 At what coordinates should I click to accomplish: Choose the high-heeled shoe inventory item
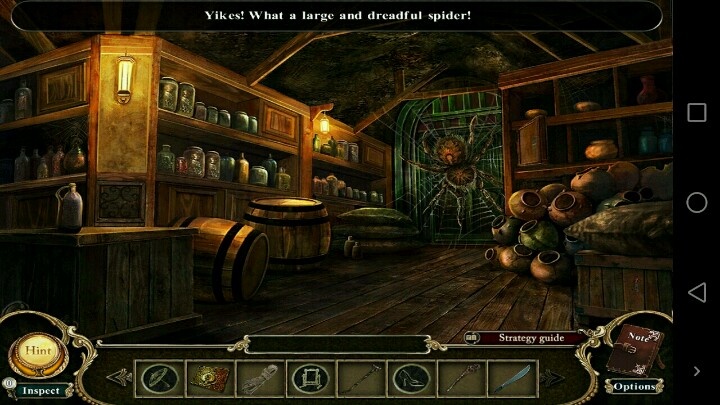(x=409, y=378)
